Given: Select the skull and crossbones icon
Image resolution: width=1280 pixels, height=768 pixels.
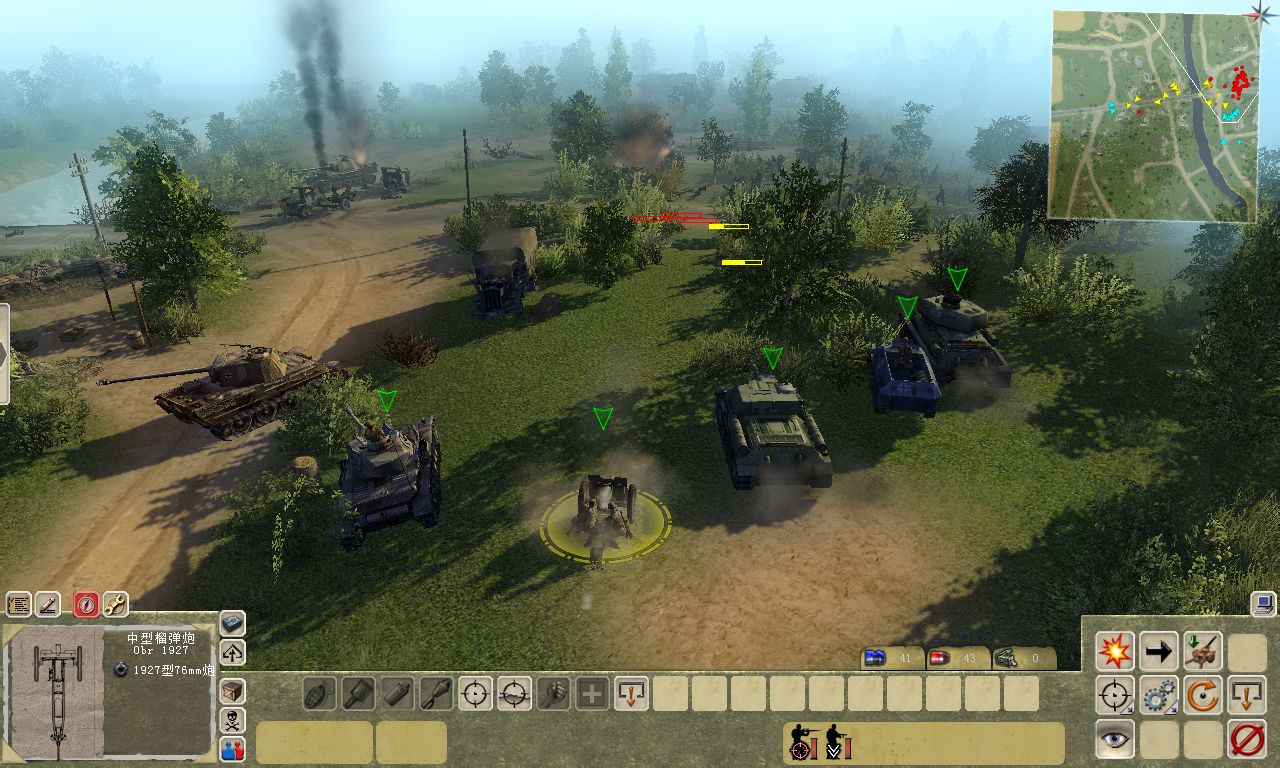Looking at the screenshot, I should [232, 719].
